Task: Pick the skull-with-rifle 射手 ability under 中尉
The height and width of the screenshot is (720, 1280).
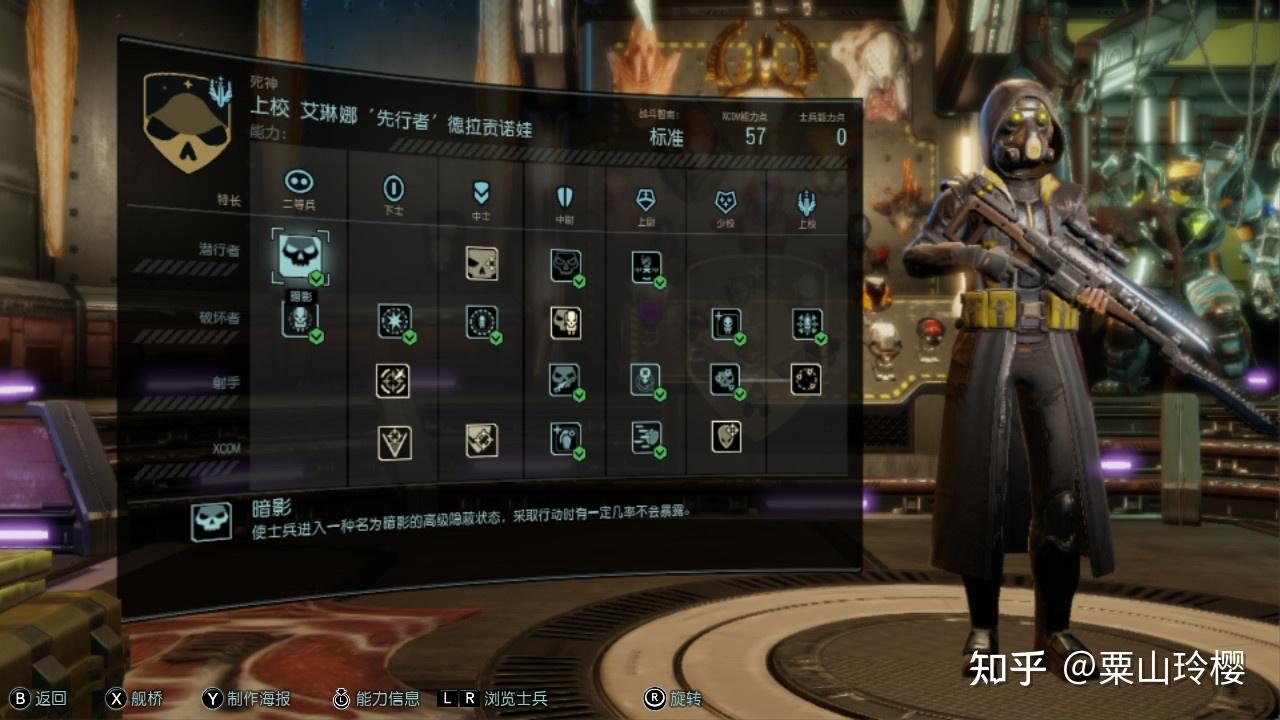Action: point(566,380)
